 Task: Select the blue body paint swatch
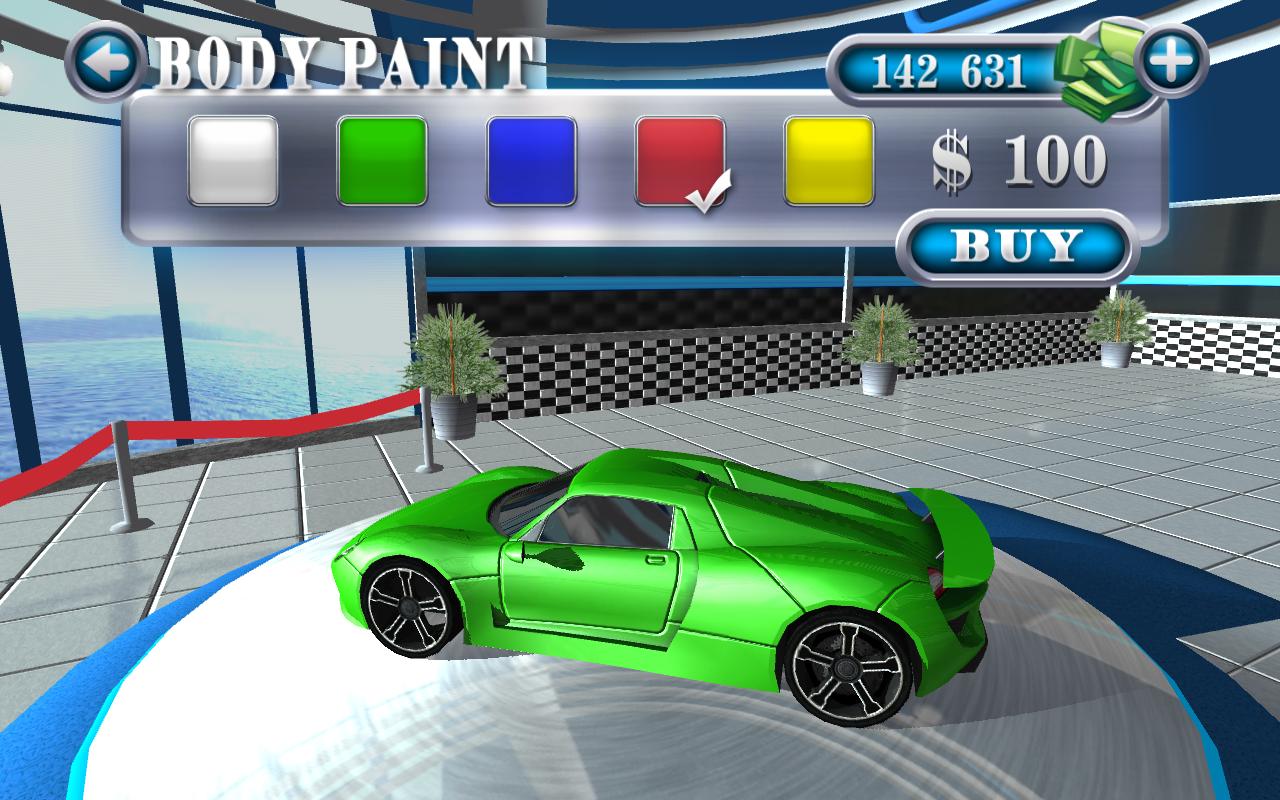coord(533,160)
